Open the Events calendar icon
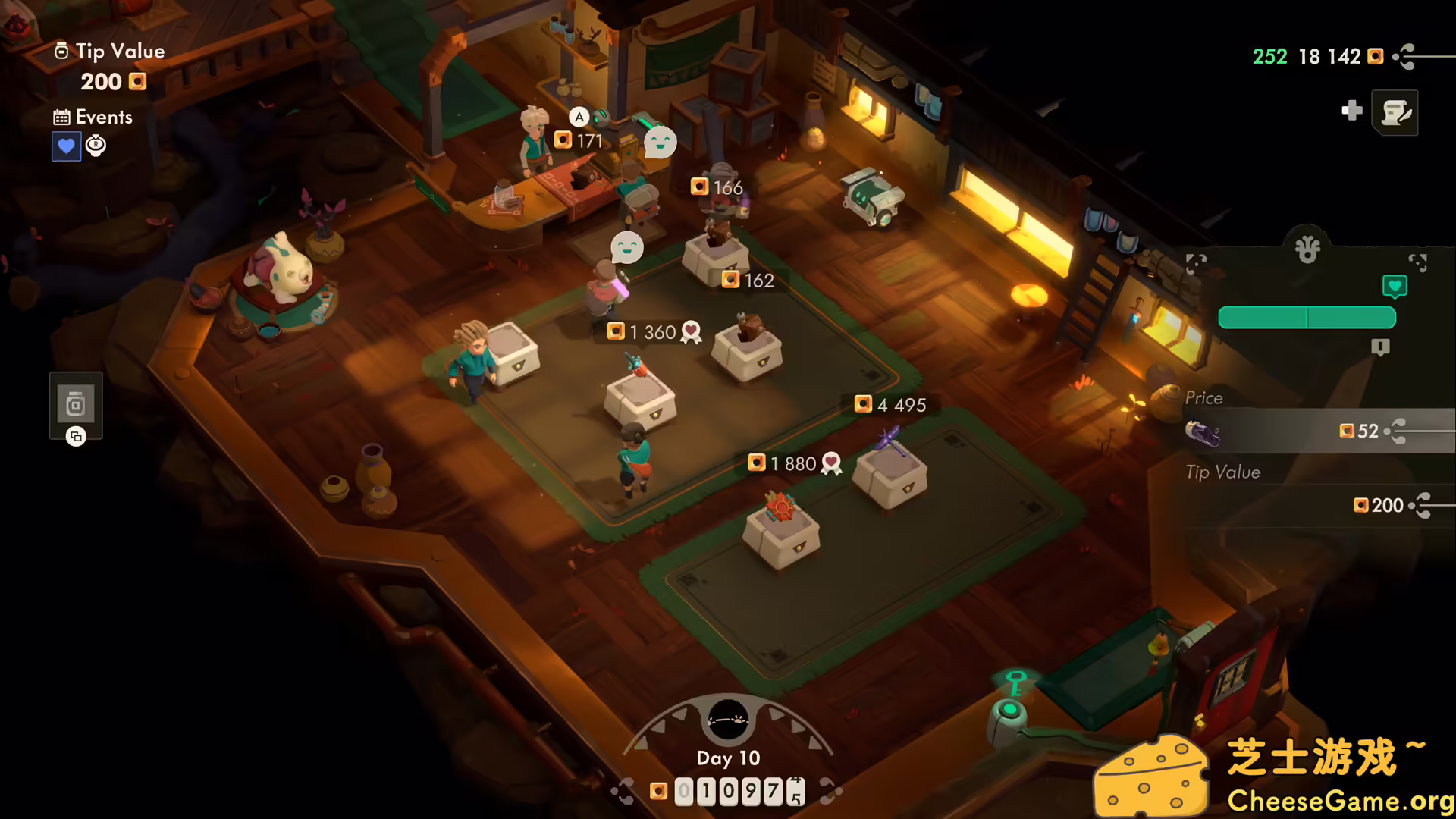 pyautogui.click(x=61, y=117)
